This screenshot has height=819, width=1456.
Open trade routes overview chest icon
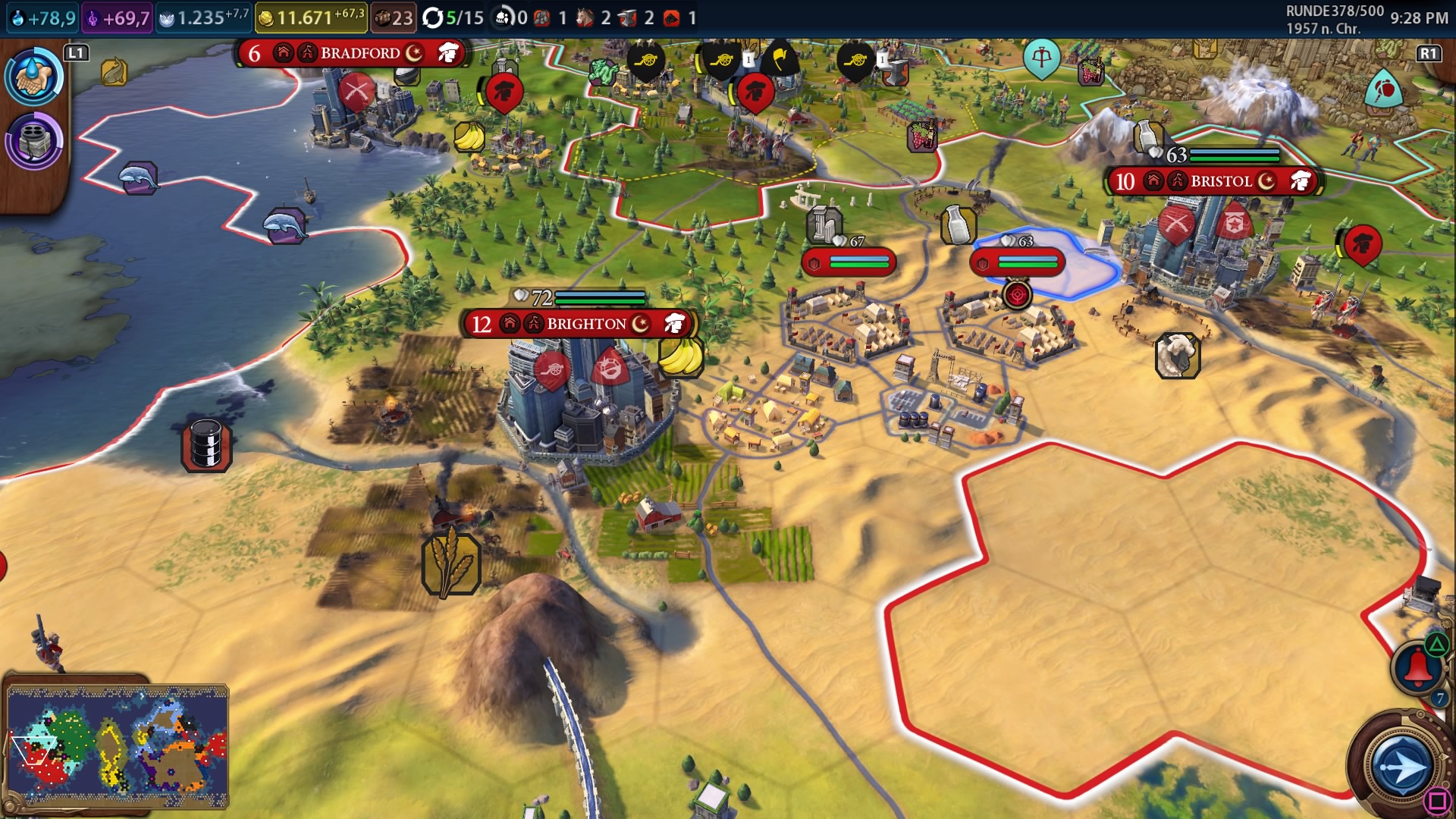(392, 17)
